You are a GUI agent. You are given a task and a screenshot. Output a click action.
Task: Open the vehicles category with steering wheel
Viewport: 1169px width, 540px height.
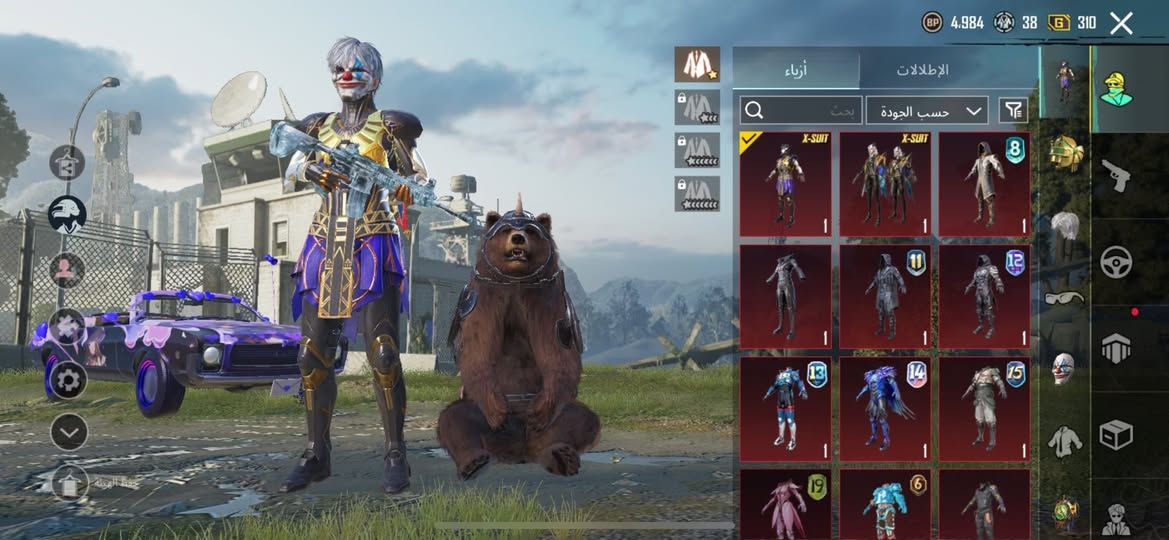tap(1116, 262)
